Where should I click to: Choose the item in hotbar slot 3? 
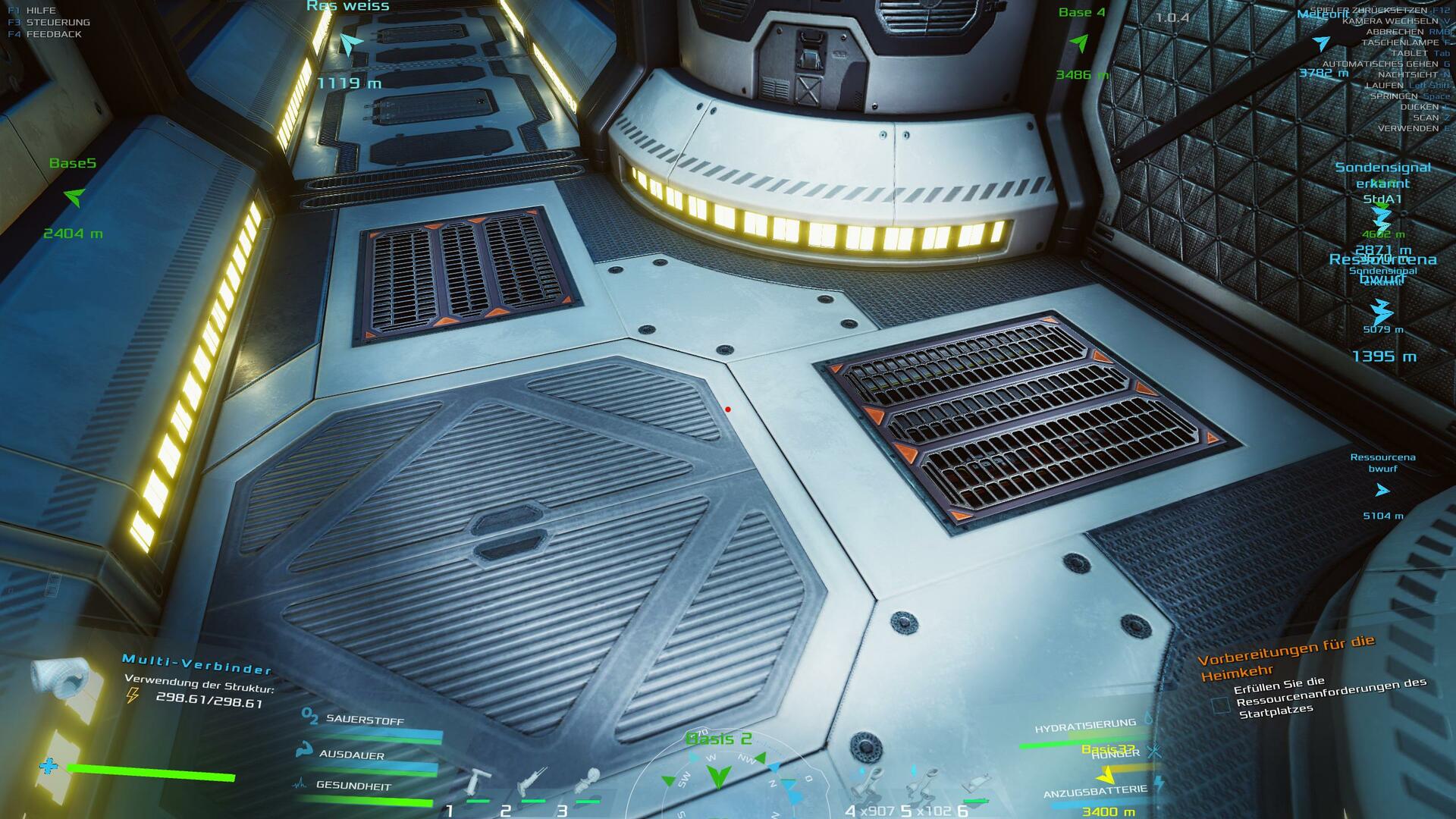tap(587, 781)
